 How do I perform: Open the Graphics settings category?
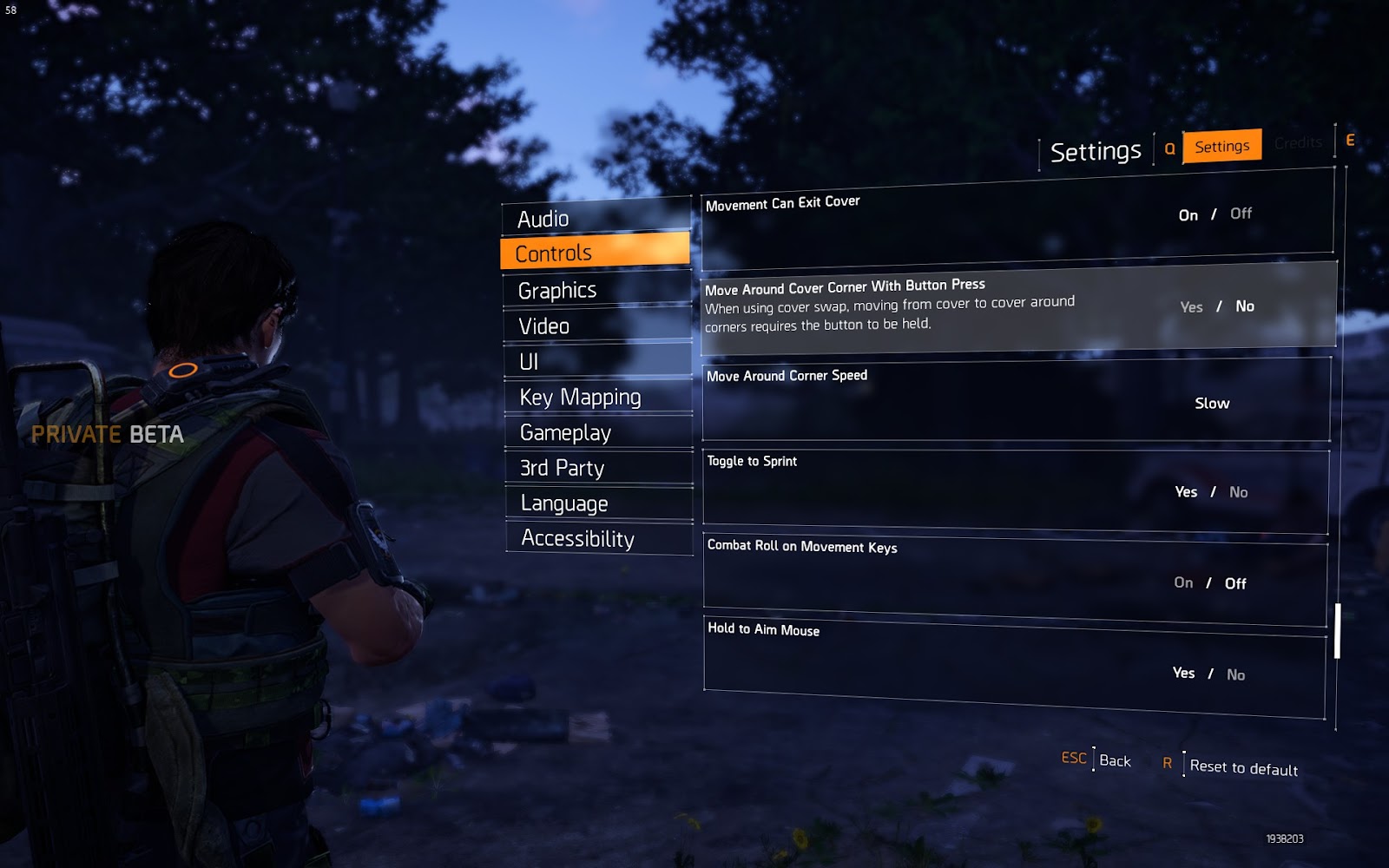point(596,290)
